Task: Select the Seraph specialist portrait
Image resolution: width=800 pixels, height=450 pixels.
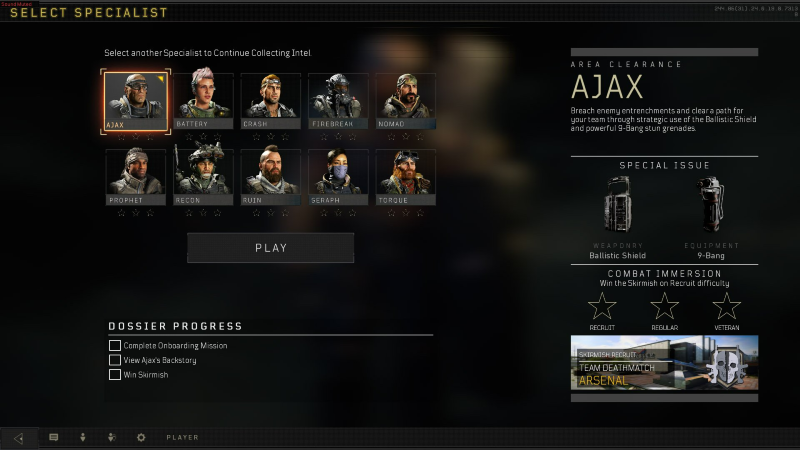Action: (338, 177)
